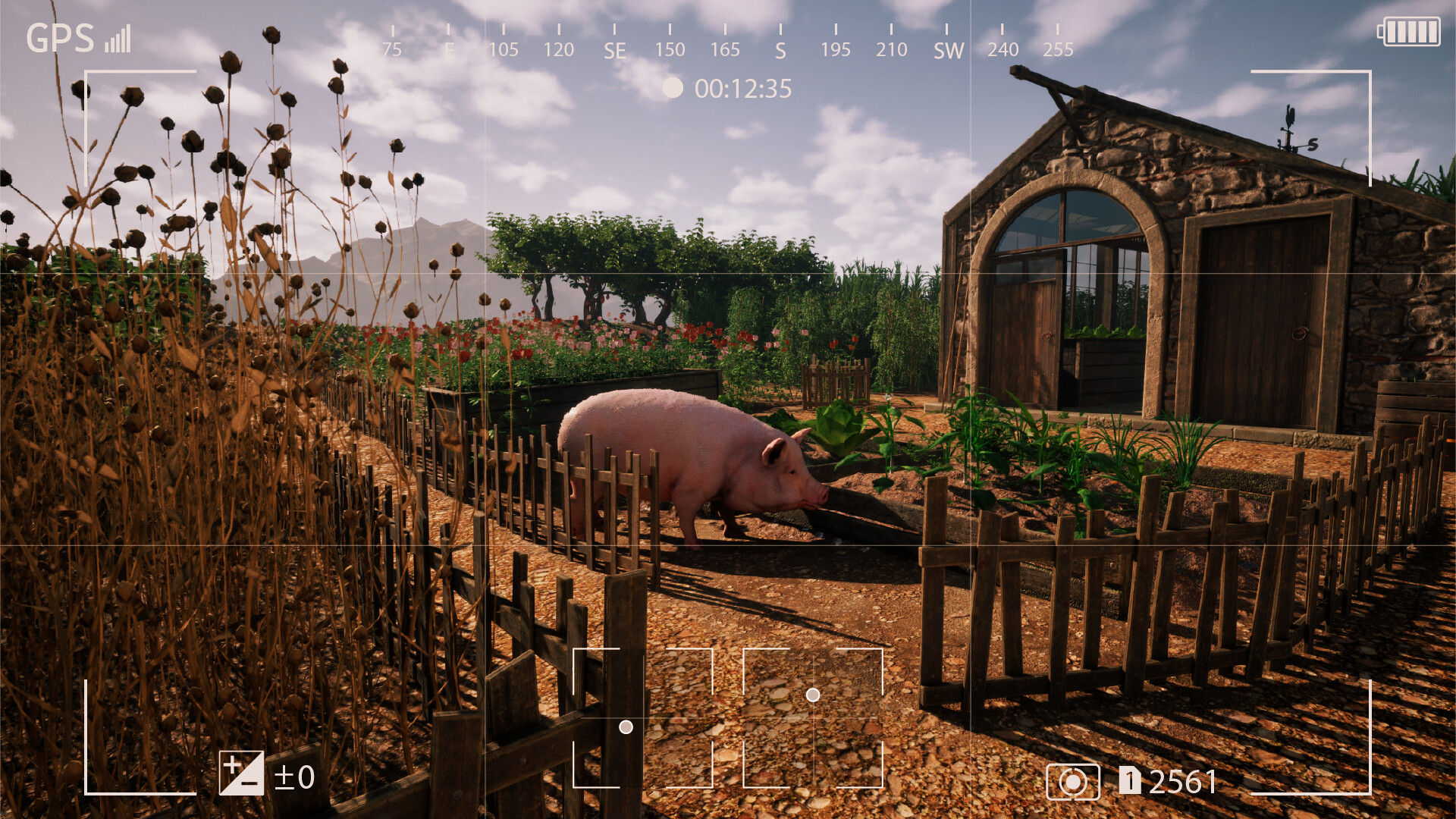Select the E heading on the compass bar
The height and width of the screenshot is (819, 1456).
tap(448, 50)
